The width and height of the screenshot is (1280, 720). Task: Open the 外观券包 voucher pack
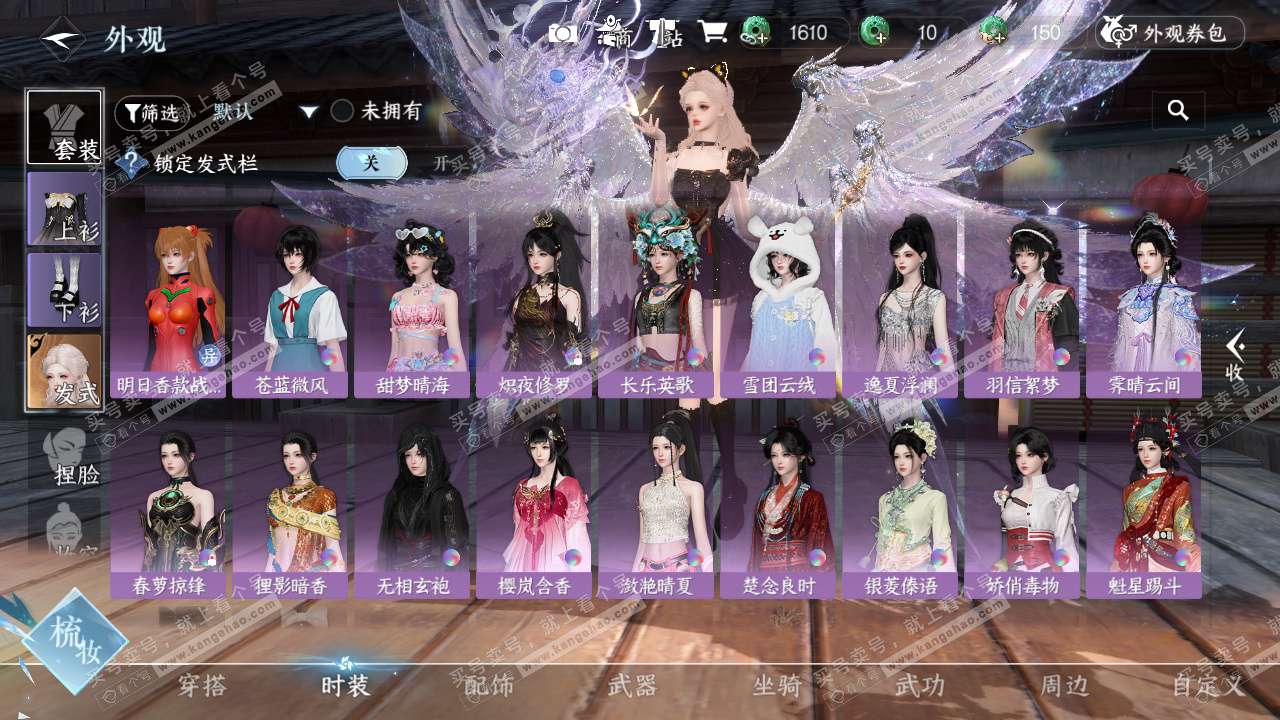1170,33
